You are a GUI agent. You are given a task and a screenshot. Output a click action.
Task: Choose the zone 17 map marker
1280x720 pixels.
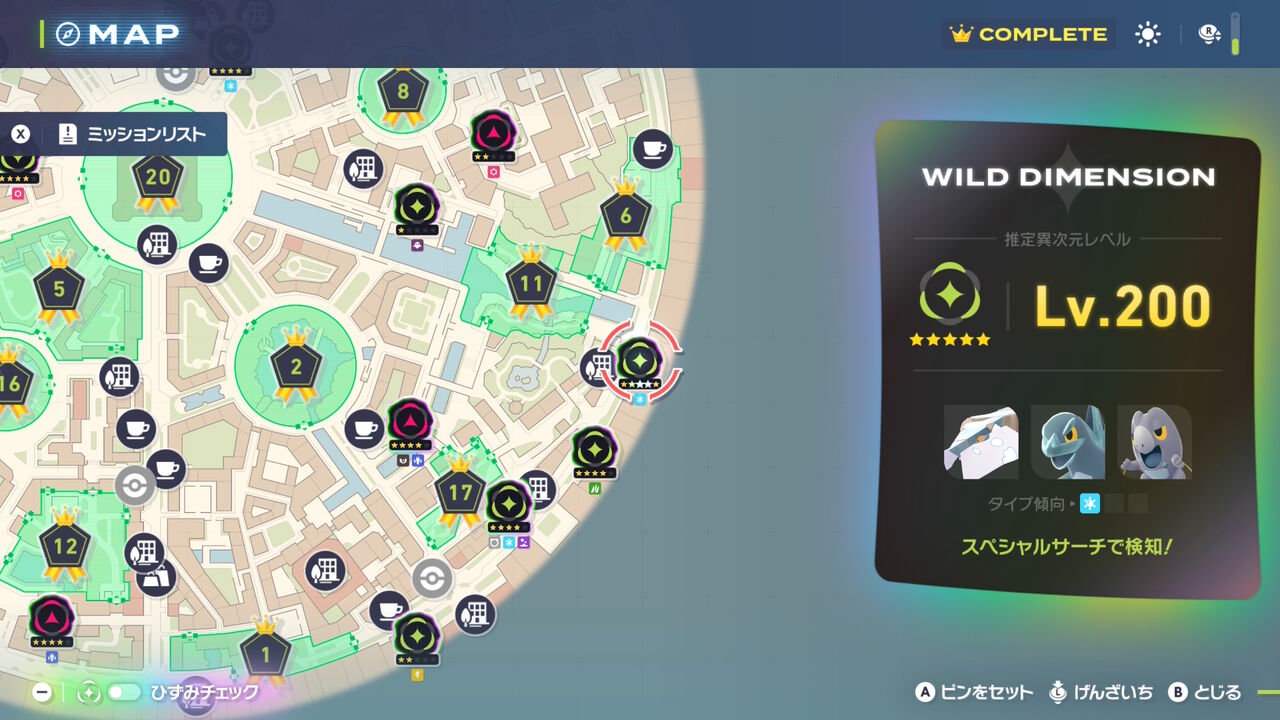(460, 494)
